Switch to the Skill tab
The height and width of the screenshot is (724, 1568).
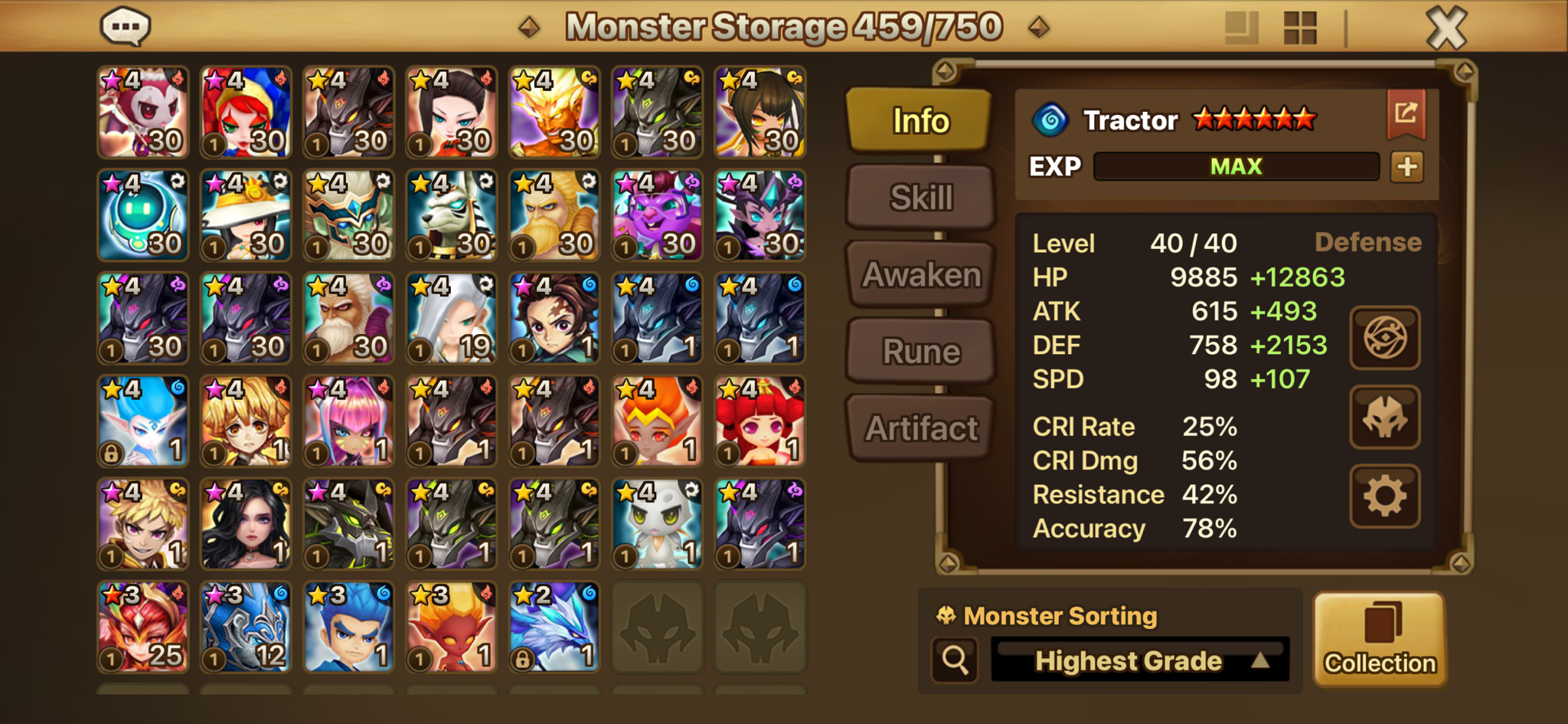[921, 198]
